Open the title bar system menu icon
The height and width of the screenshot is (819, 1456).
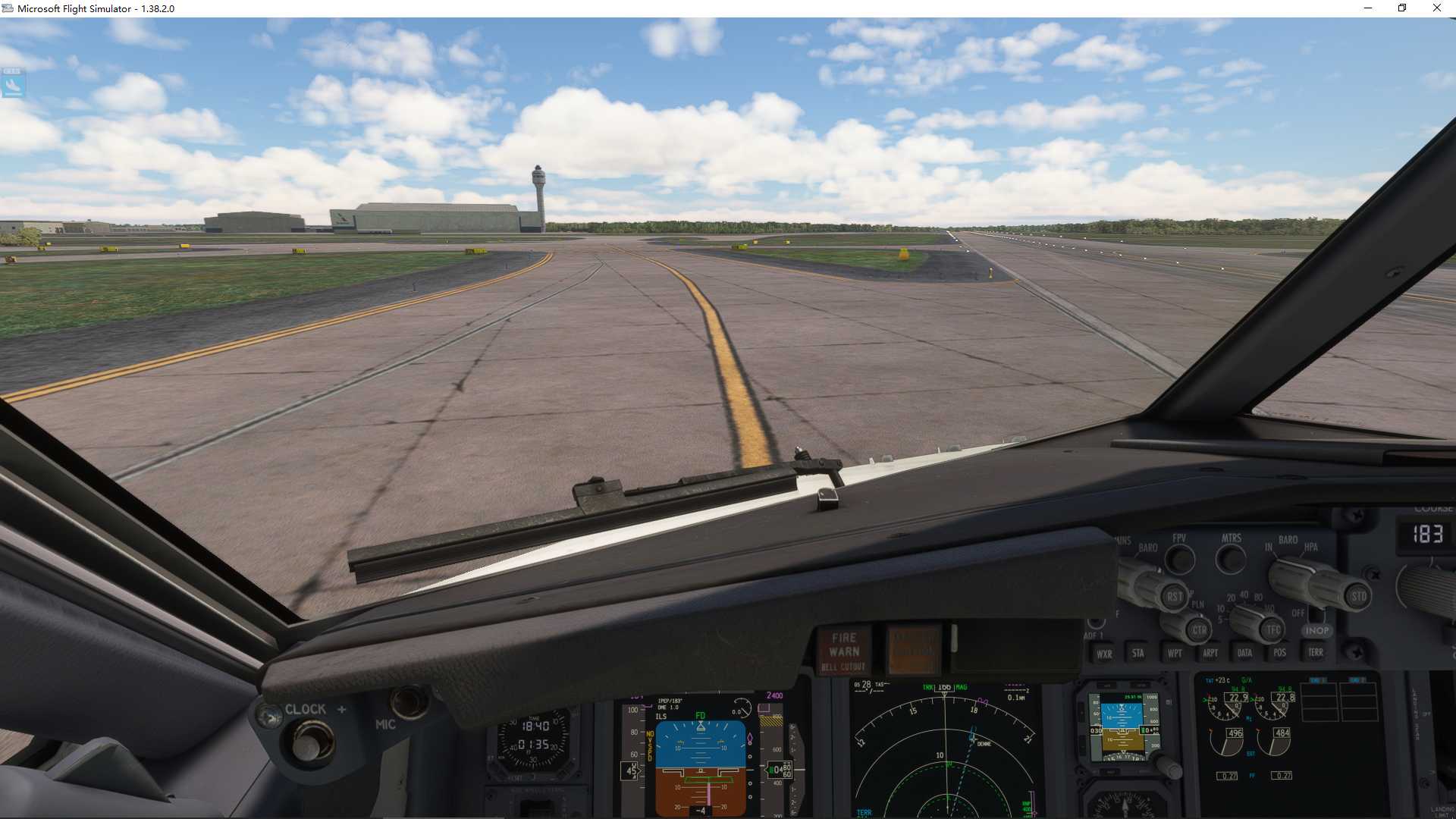(x=8, y=8)
